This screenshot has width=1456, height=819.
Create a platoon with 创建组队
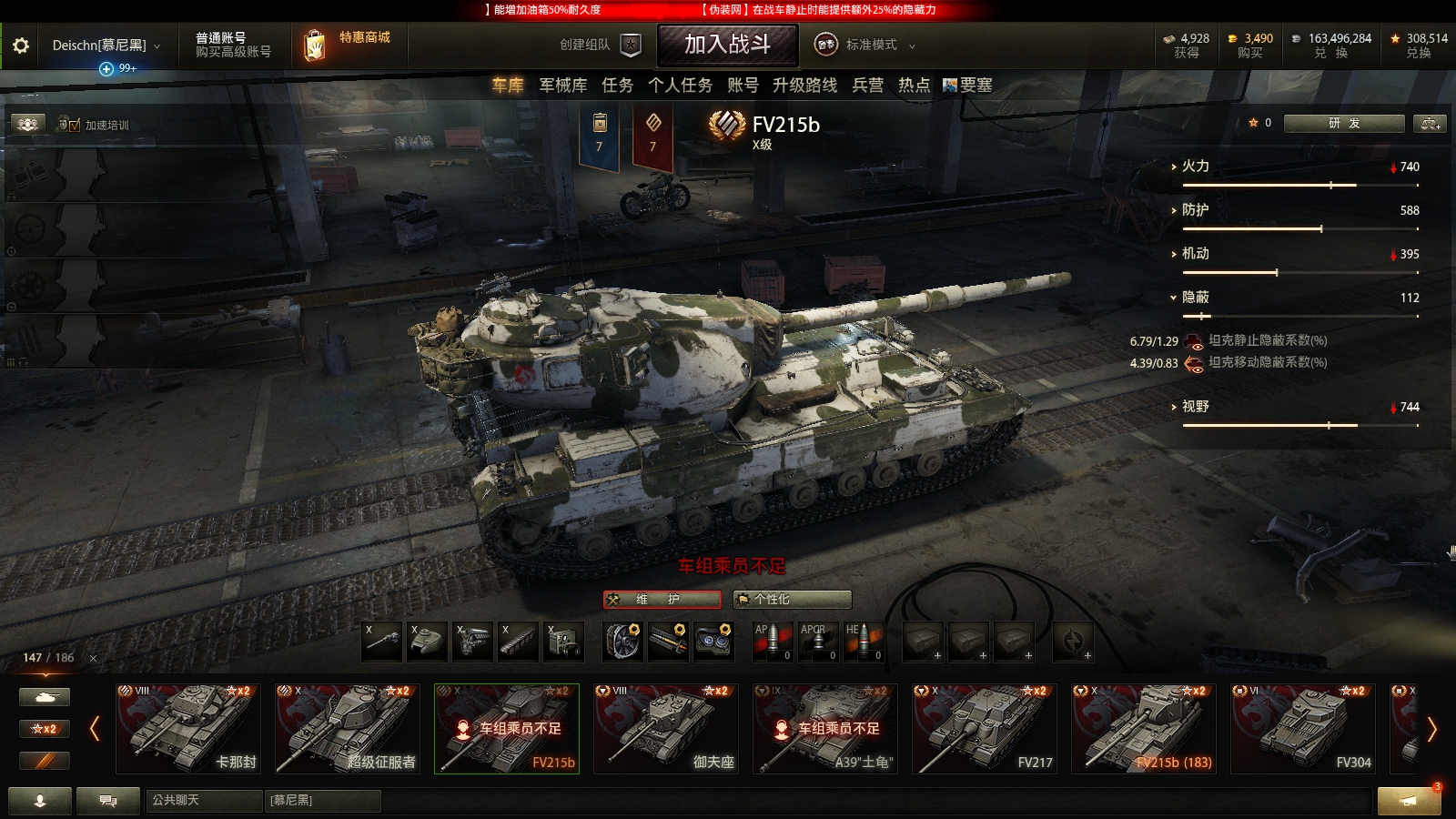tap(600, 45)
